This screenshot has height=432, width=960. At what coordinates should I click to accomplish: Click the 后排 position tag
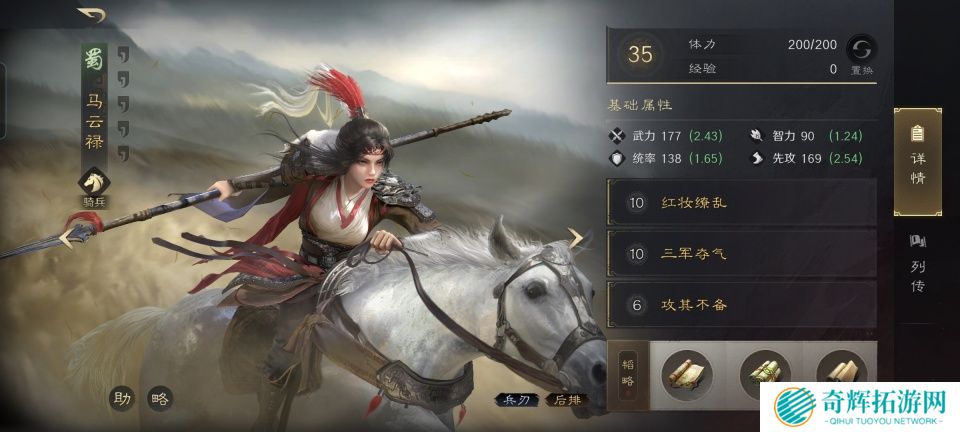(x=568, y=400)
